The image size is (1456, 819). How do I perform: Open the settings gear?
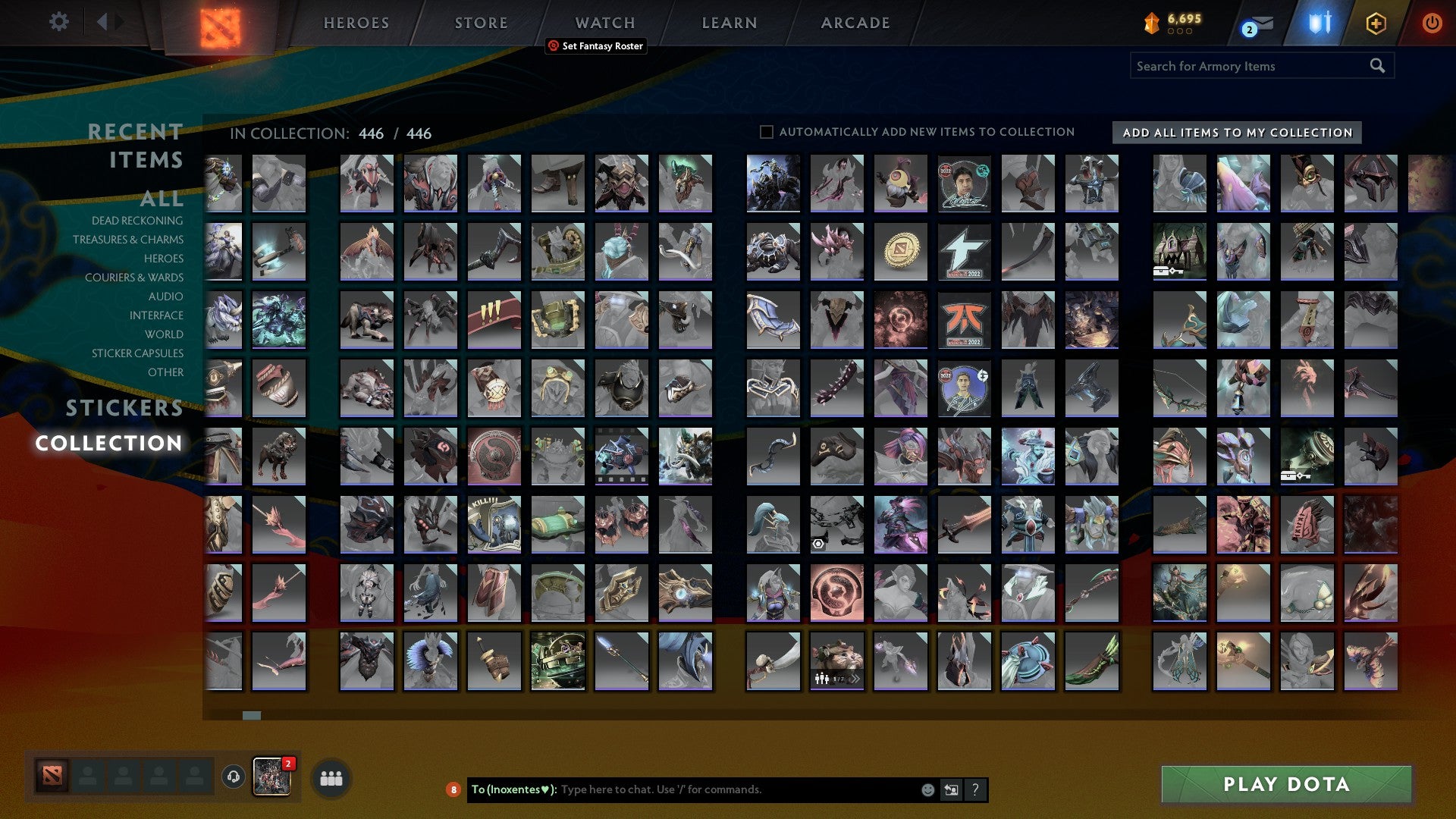pos(58,22)
